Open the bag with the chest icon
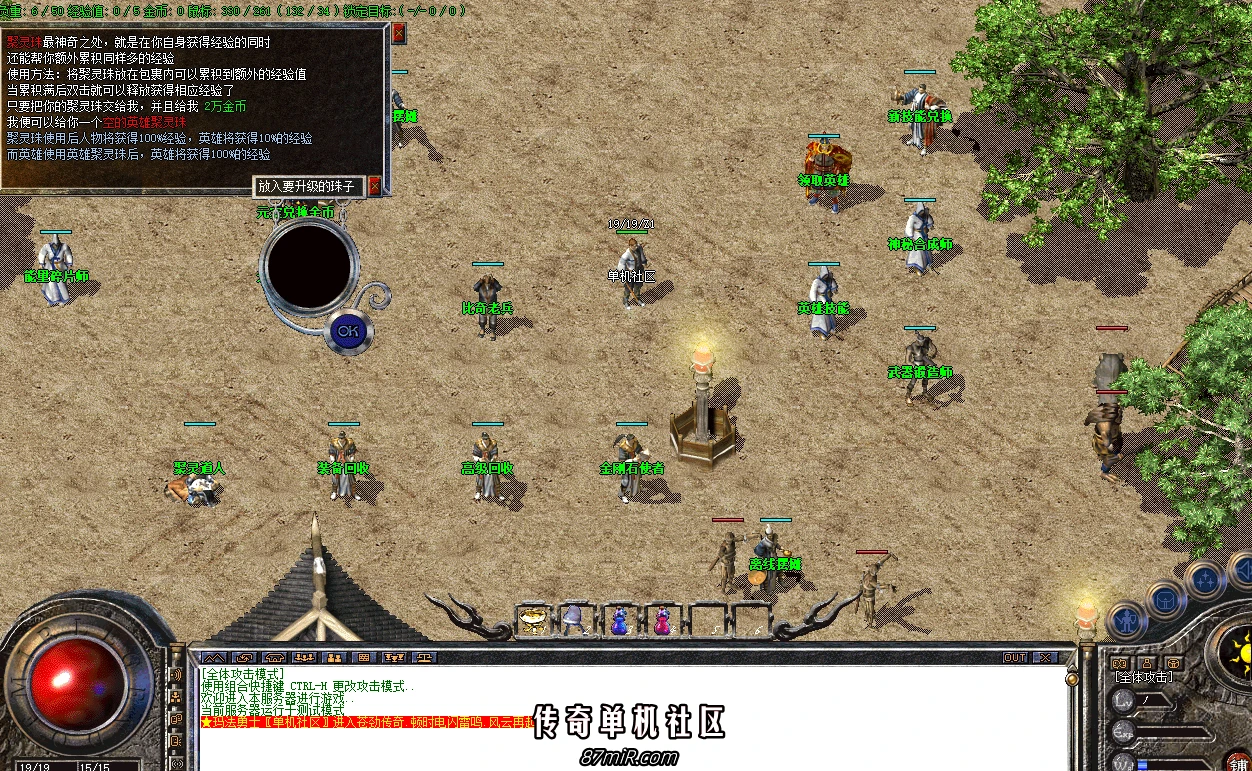The width and height of the screenshot is (1252, 771). click(x=1165, y=601)
